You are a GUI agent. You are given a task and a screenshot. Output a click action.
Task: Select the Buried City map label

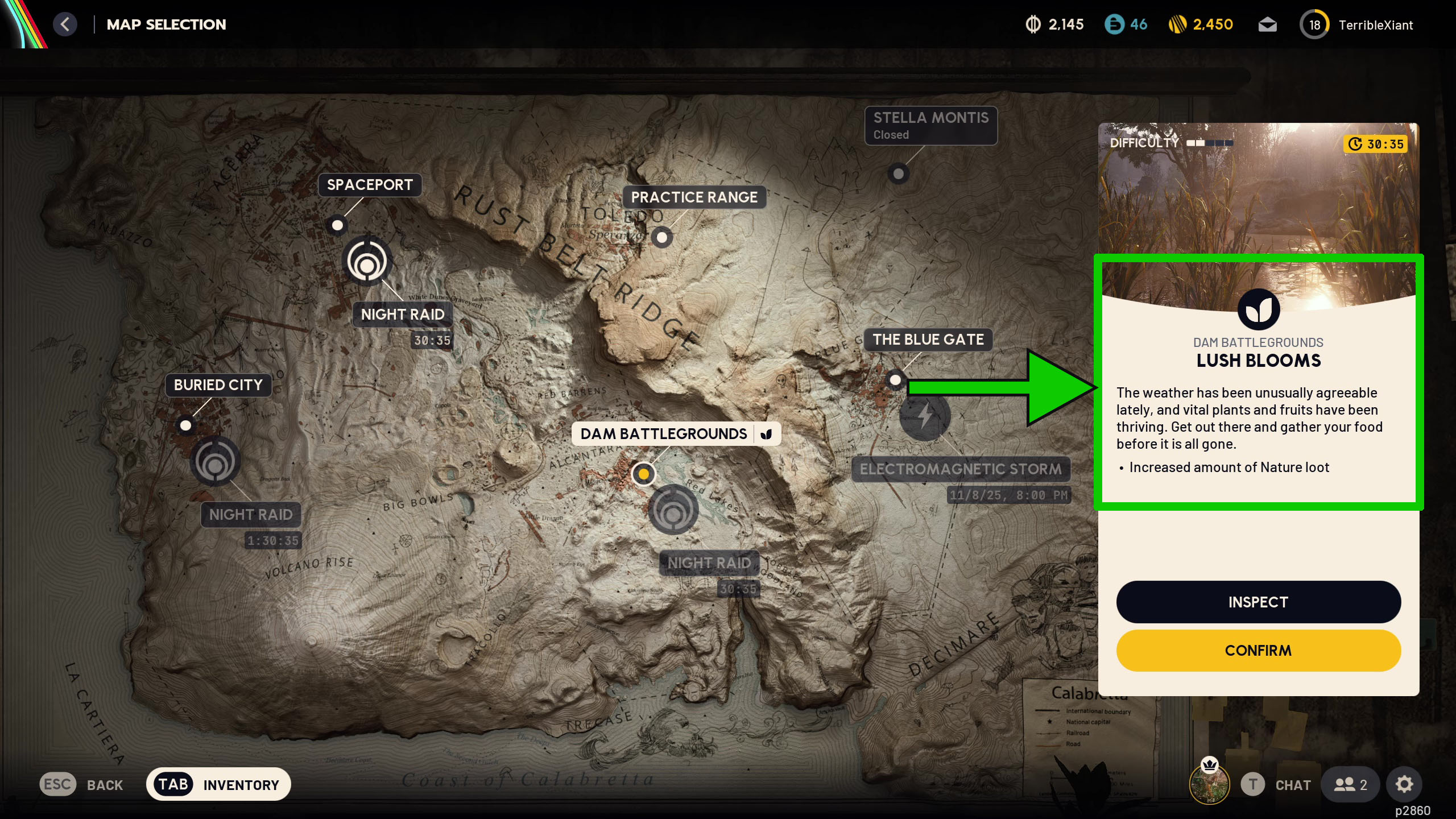tap(218, 385)
